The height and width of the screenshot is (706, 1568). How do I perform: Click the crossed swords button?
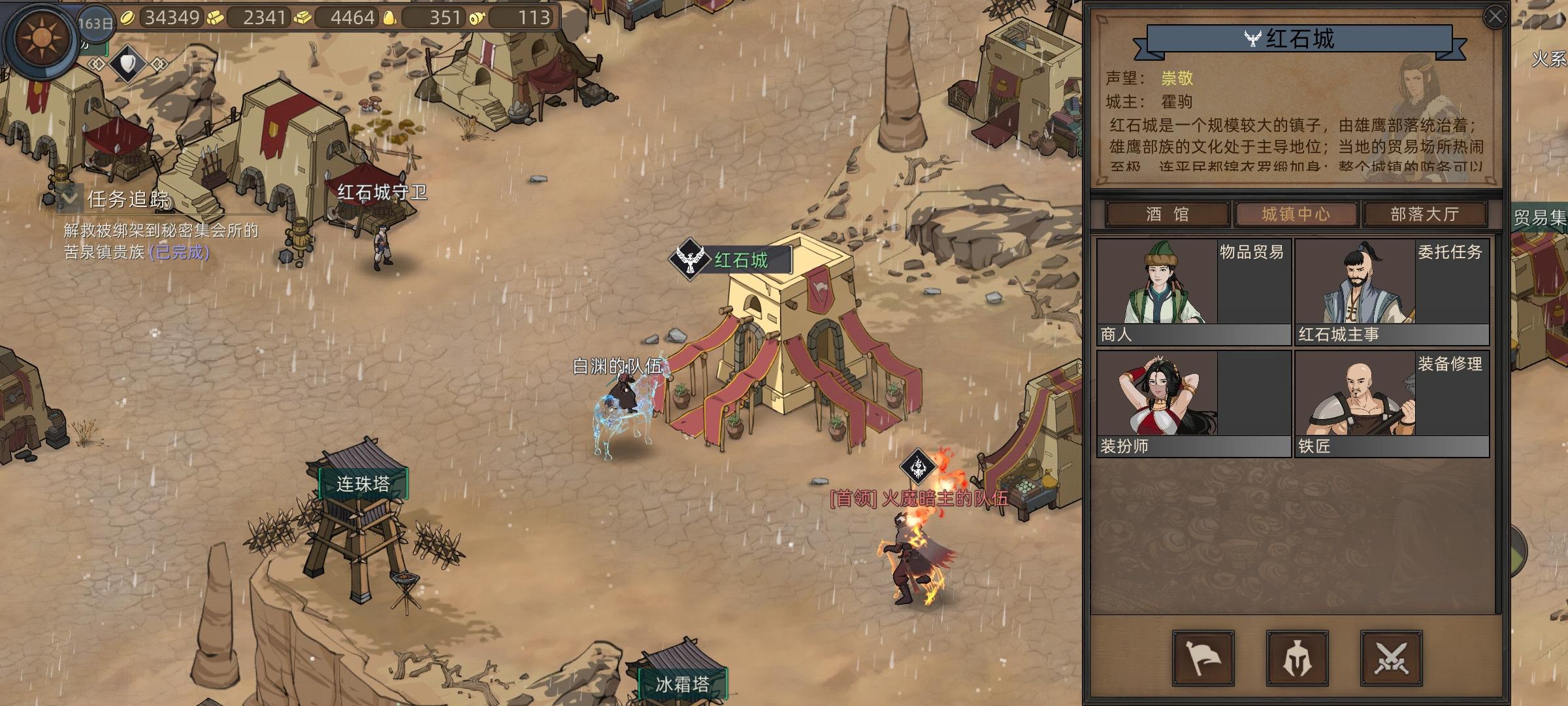(1391, 658)
